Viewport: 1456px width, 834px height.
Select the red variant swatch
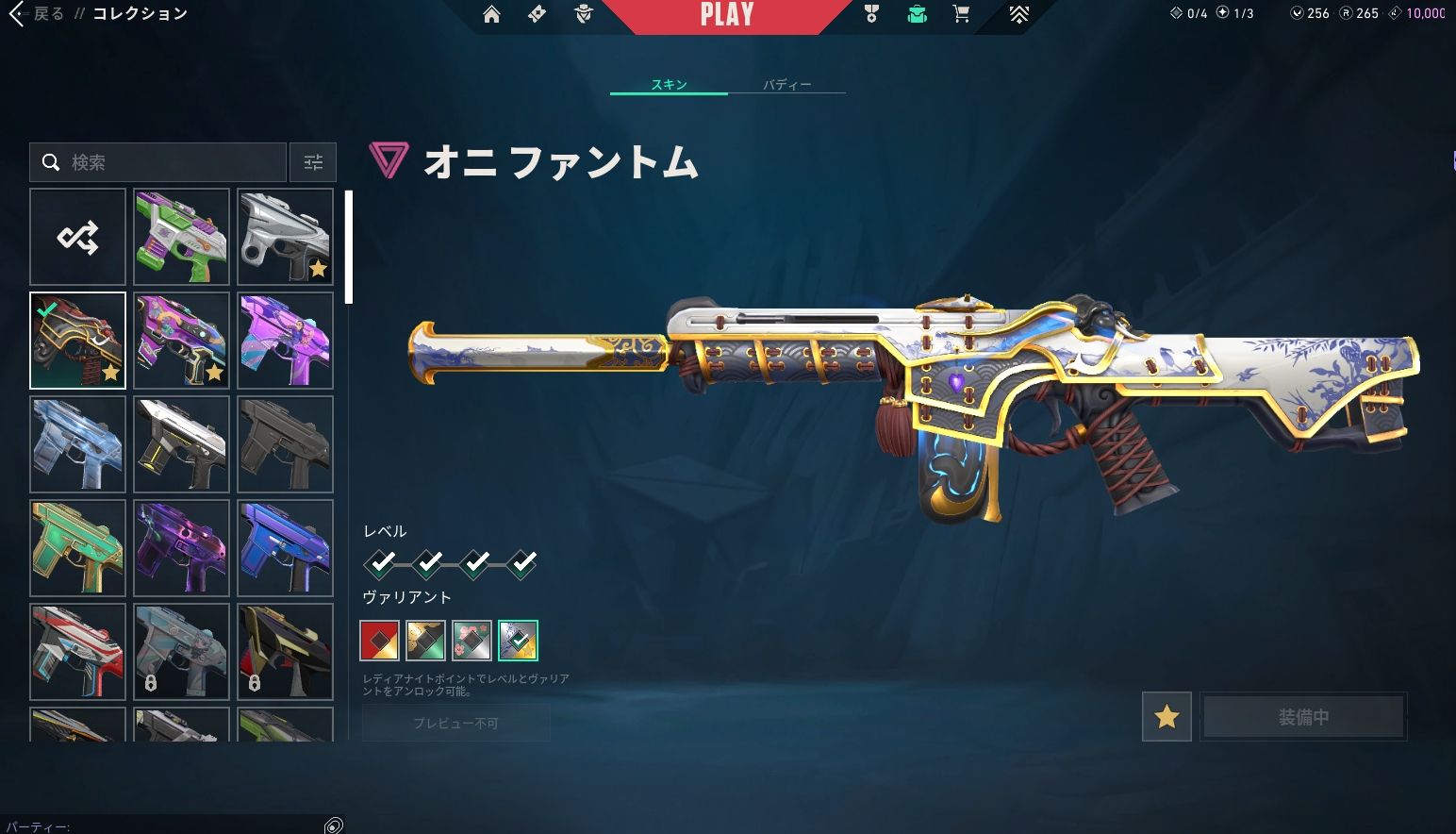point(379,641)
